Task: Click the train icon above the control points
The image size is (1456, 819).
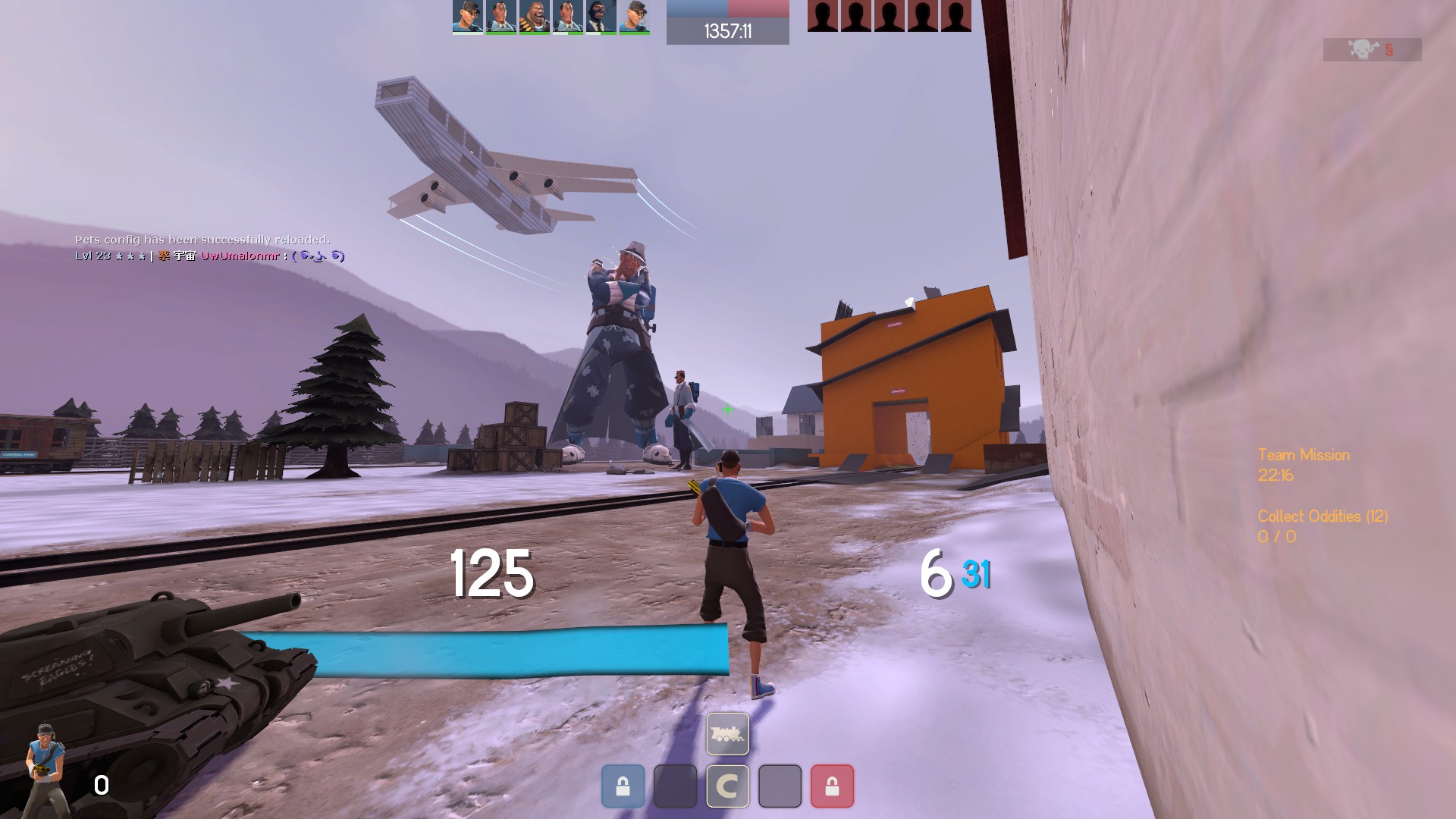Action: click(x=727, y=733)
